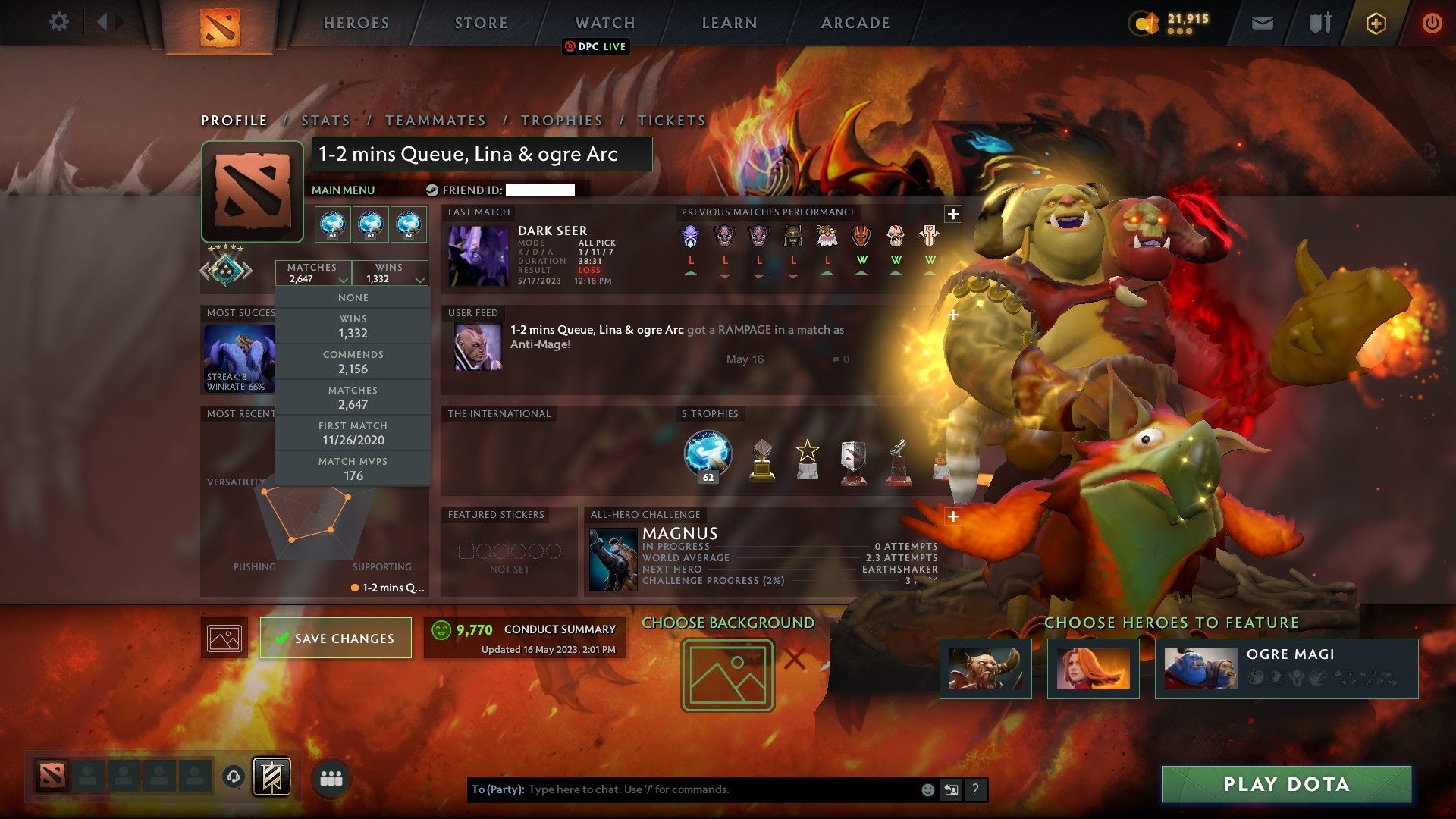Viewport: 1456px width, 819px height.
Task: Open the add content hexagon plus icon
Action: [1376, 23]
